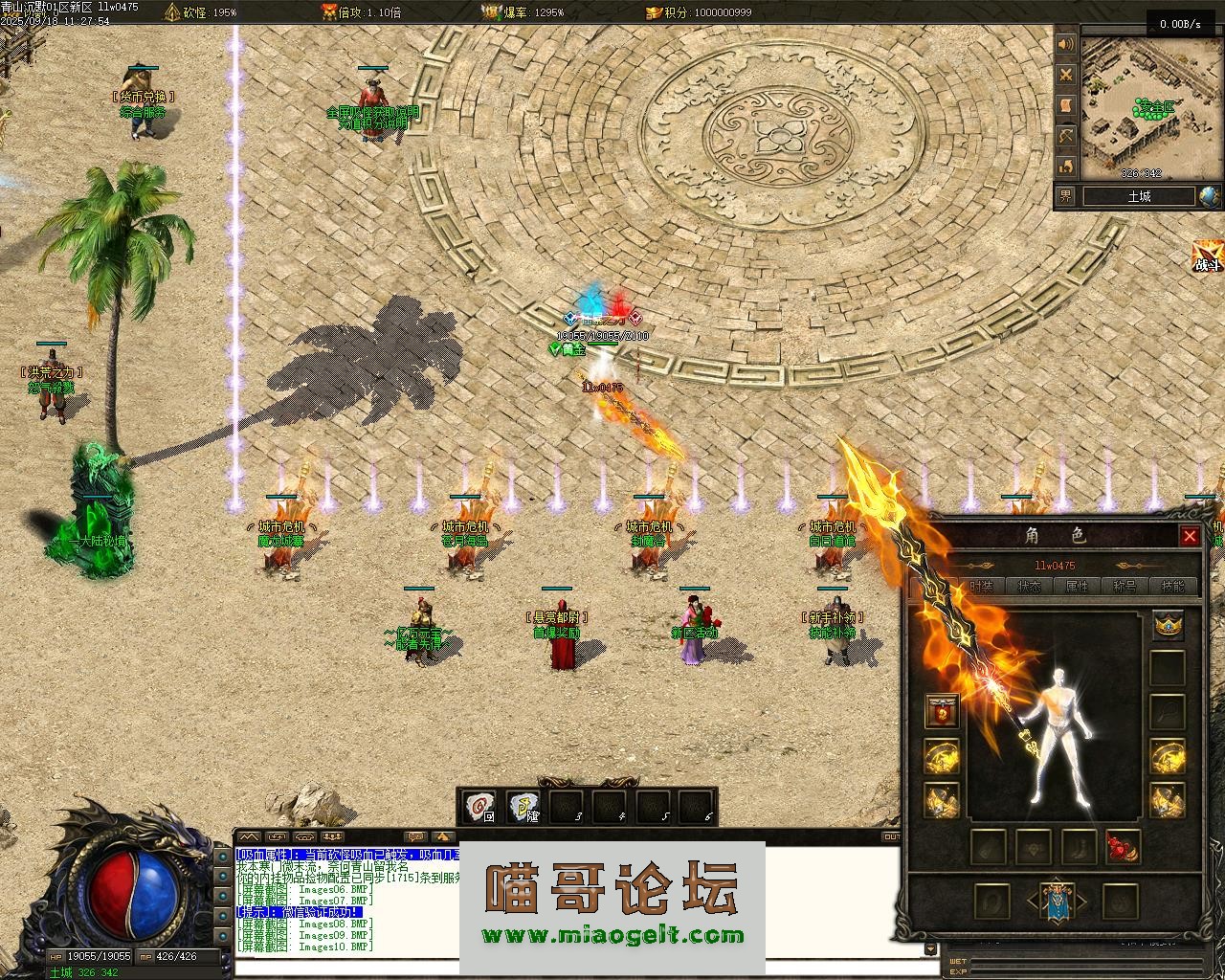Select the 称号 titles tab
The height and width of the screenshot is (980, 1225).
[1125, 586]
